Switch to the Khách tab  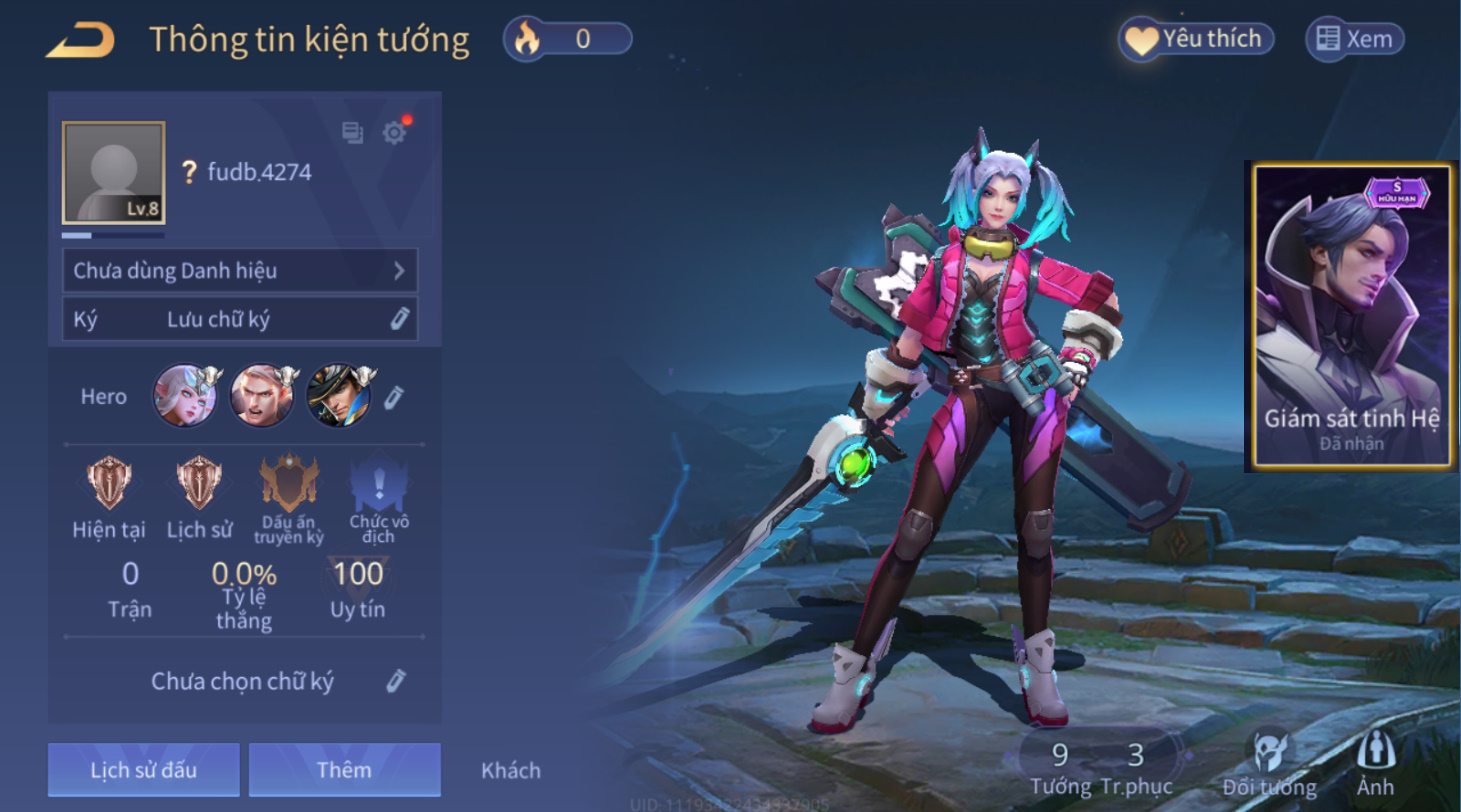511,770
